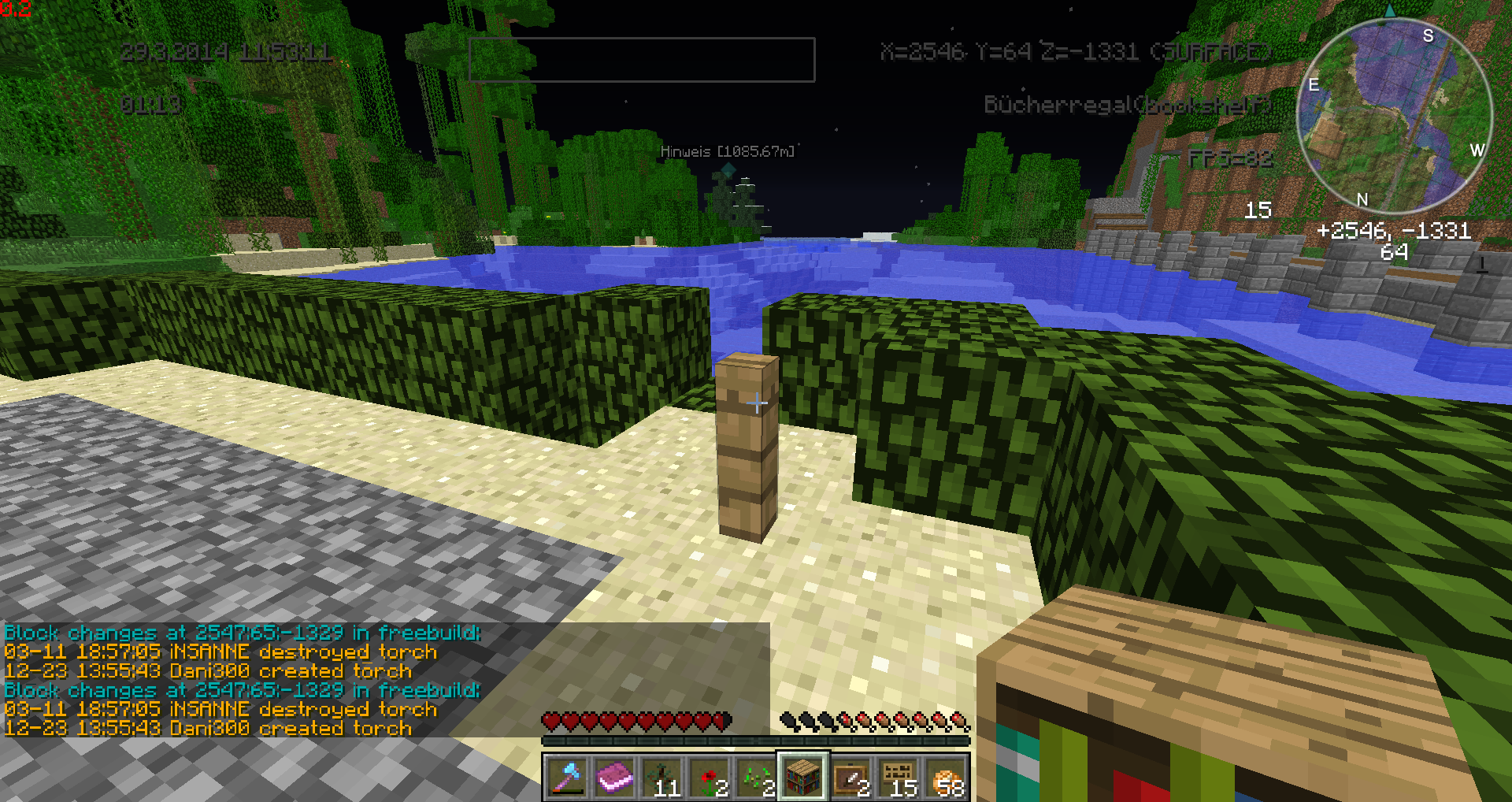Select the wooden sign stack
Viewport: 1512px width, 802px height.
point(898,776)
